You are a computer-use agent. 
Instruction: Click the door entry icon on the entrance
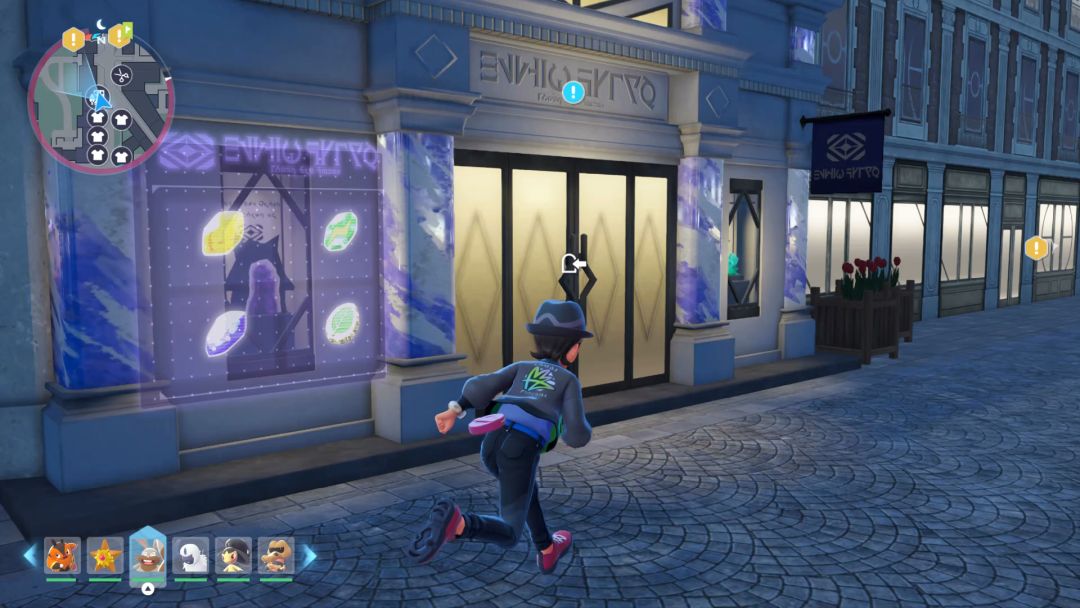click(574, 264)
